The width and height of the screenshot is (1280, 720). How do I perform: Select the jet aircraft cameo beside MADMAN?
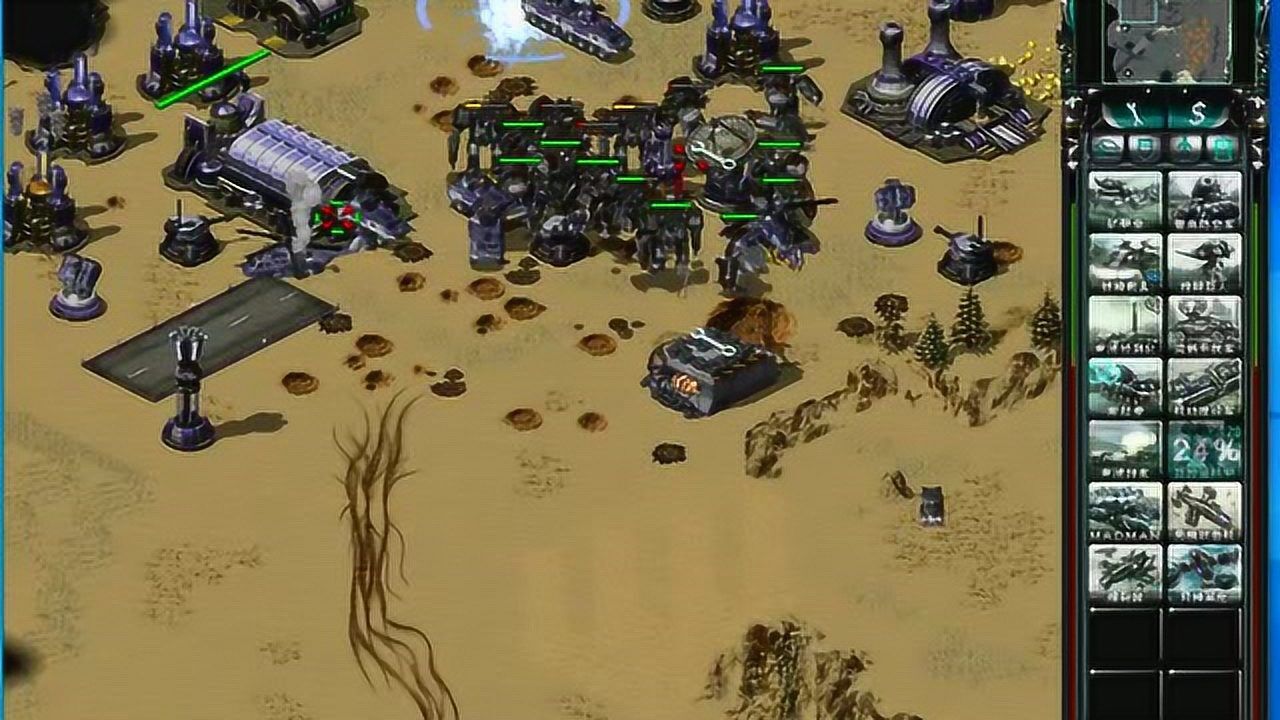coord(1205,512)
